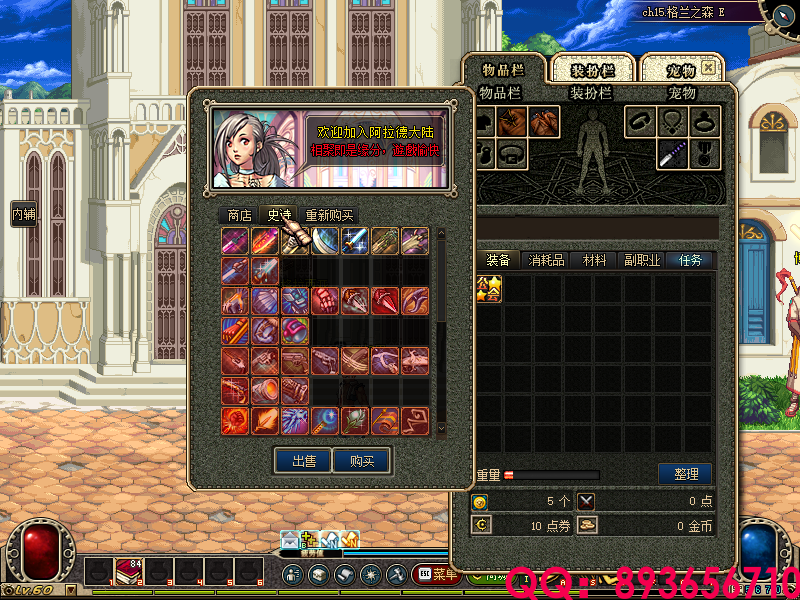The width and height of the screenshot is (800, 600).
Task: Click the 出售 sell button
Action: tap(304, 461)
